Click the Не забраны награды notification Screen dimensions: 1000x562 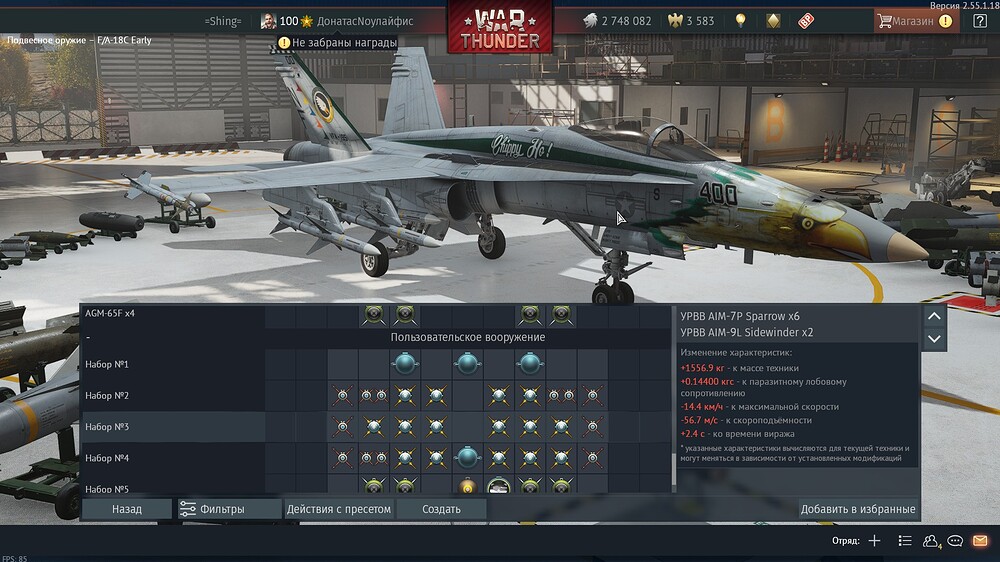[338, 43]
